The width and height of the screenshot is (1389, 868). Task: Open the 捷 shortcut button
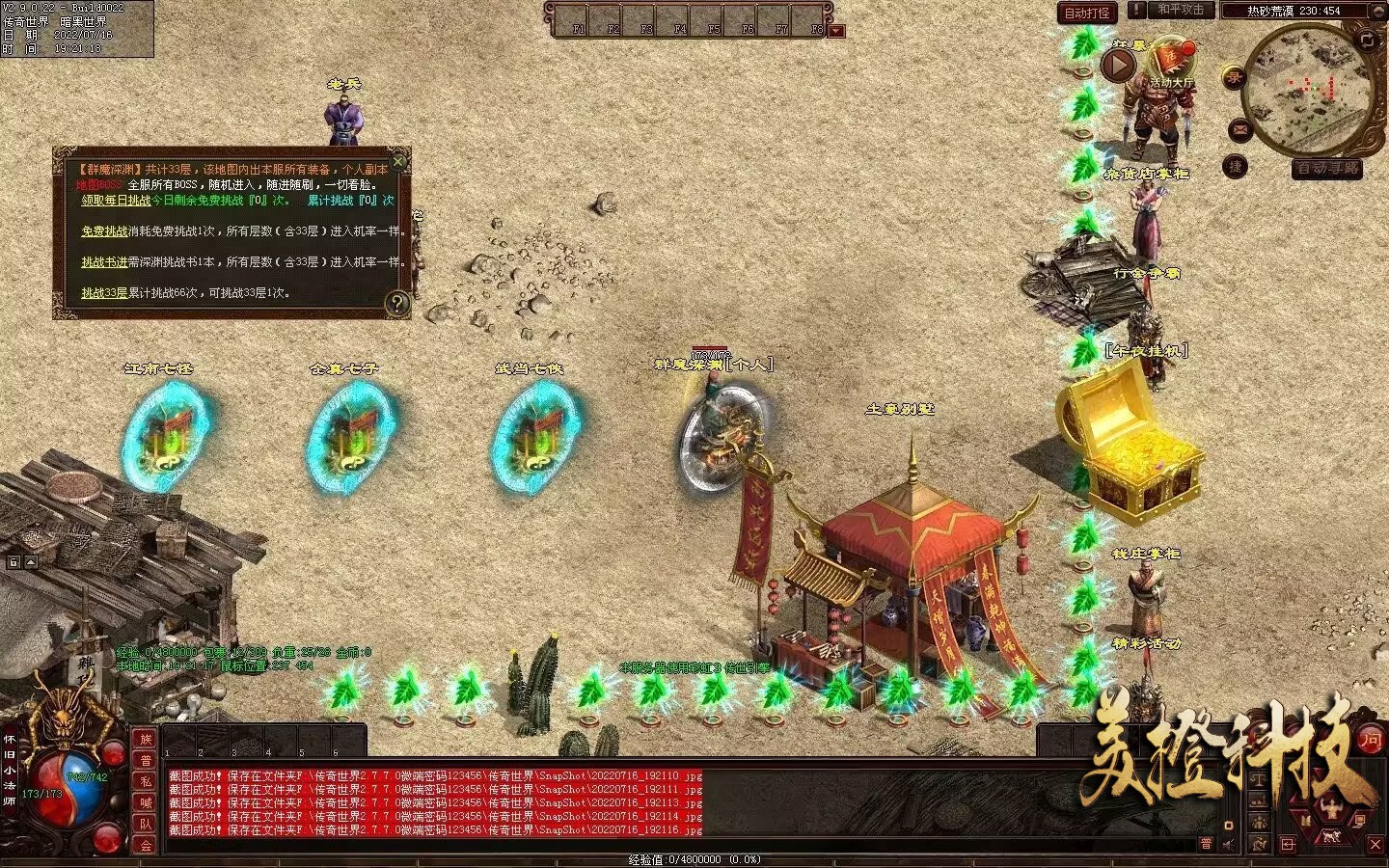[x=1236, y=166]
